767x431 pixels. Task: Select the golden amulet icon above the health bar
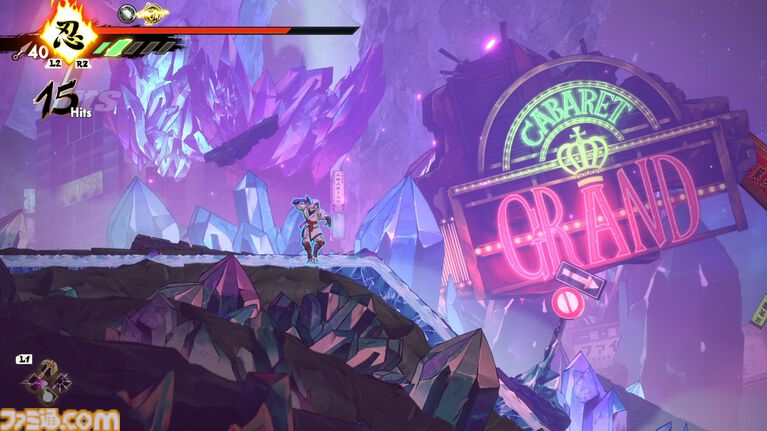pos(152,14)
